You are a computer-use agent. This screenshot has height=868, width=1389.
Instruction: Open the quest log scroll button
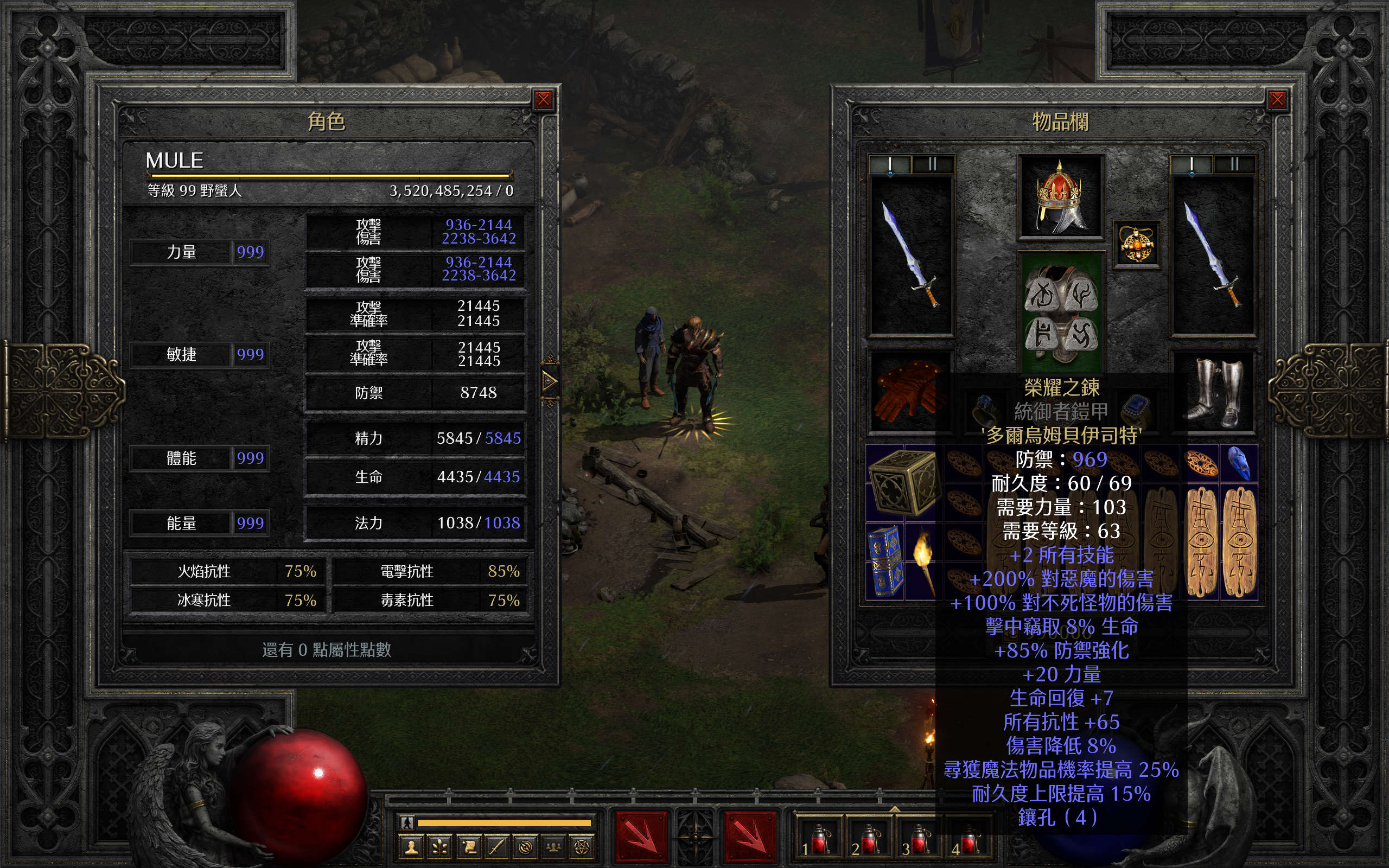pos(468,847)
